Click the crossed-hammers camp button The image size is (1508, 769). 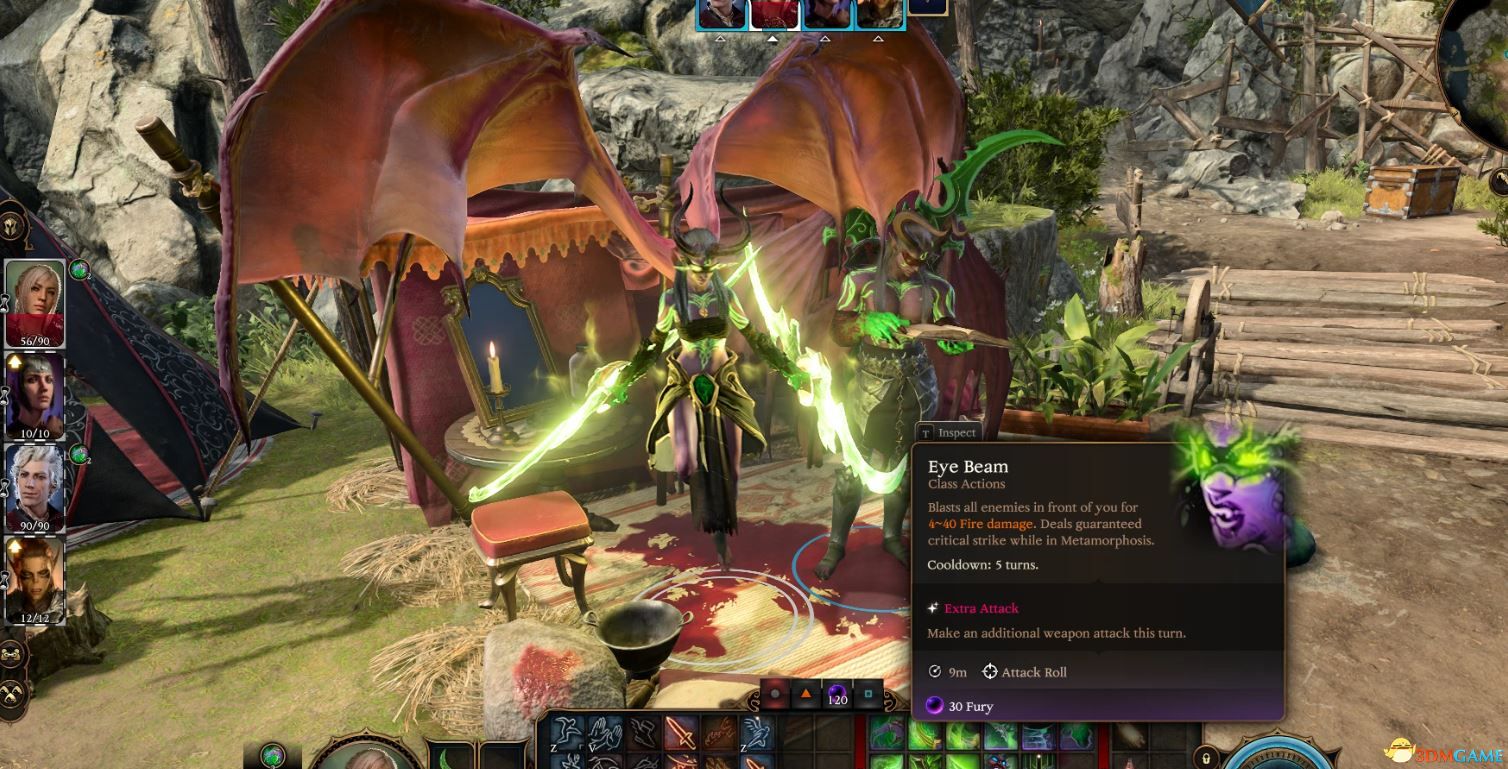tap(13, 692)
